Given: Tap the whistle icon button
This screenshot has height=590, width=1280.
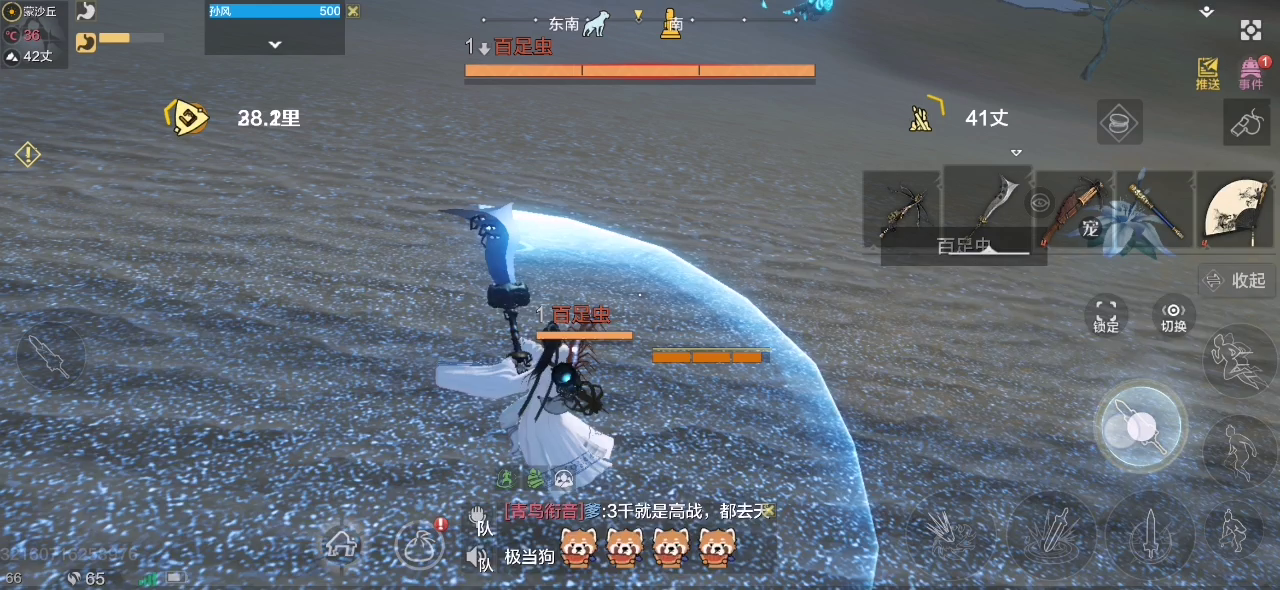Looking at the screenshot, I should [x=1247, y=124].
